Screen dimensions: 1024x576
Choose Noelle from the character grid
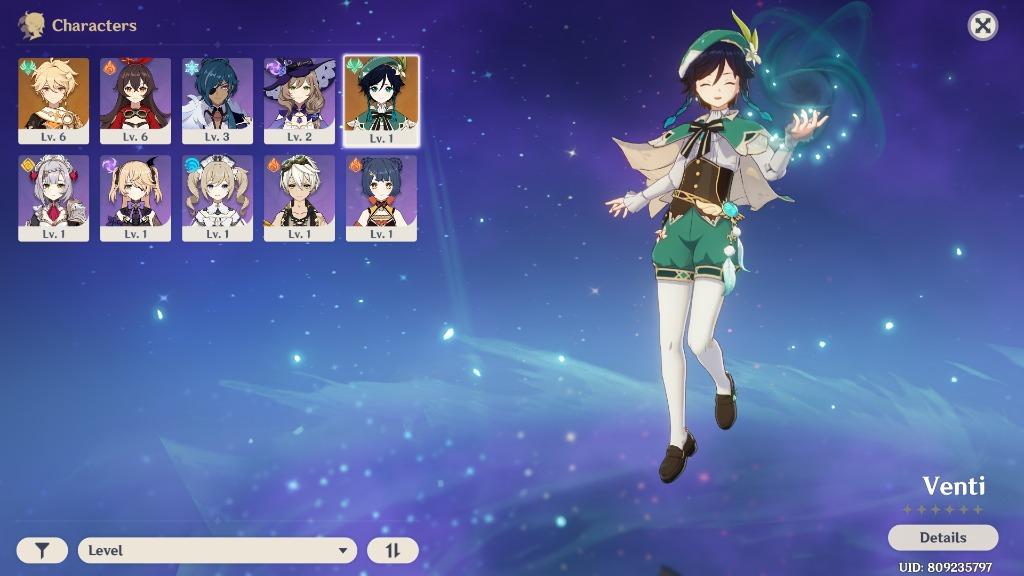click(53, 197)
